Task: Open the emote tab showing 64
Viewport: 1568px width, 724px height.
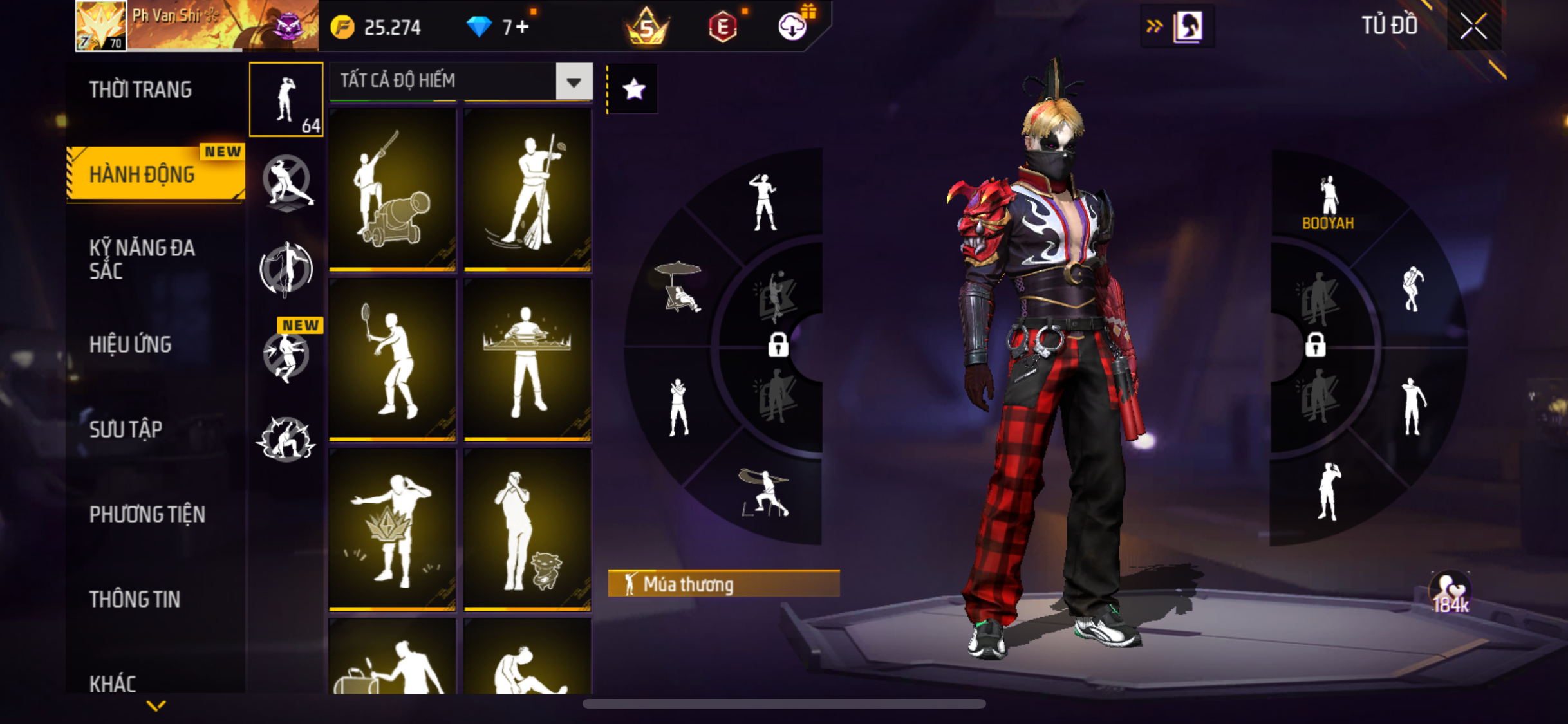Action: (286, 100)
